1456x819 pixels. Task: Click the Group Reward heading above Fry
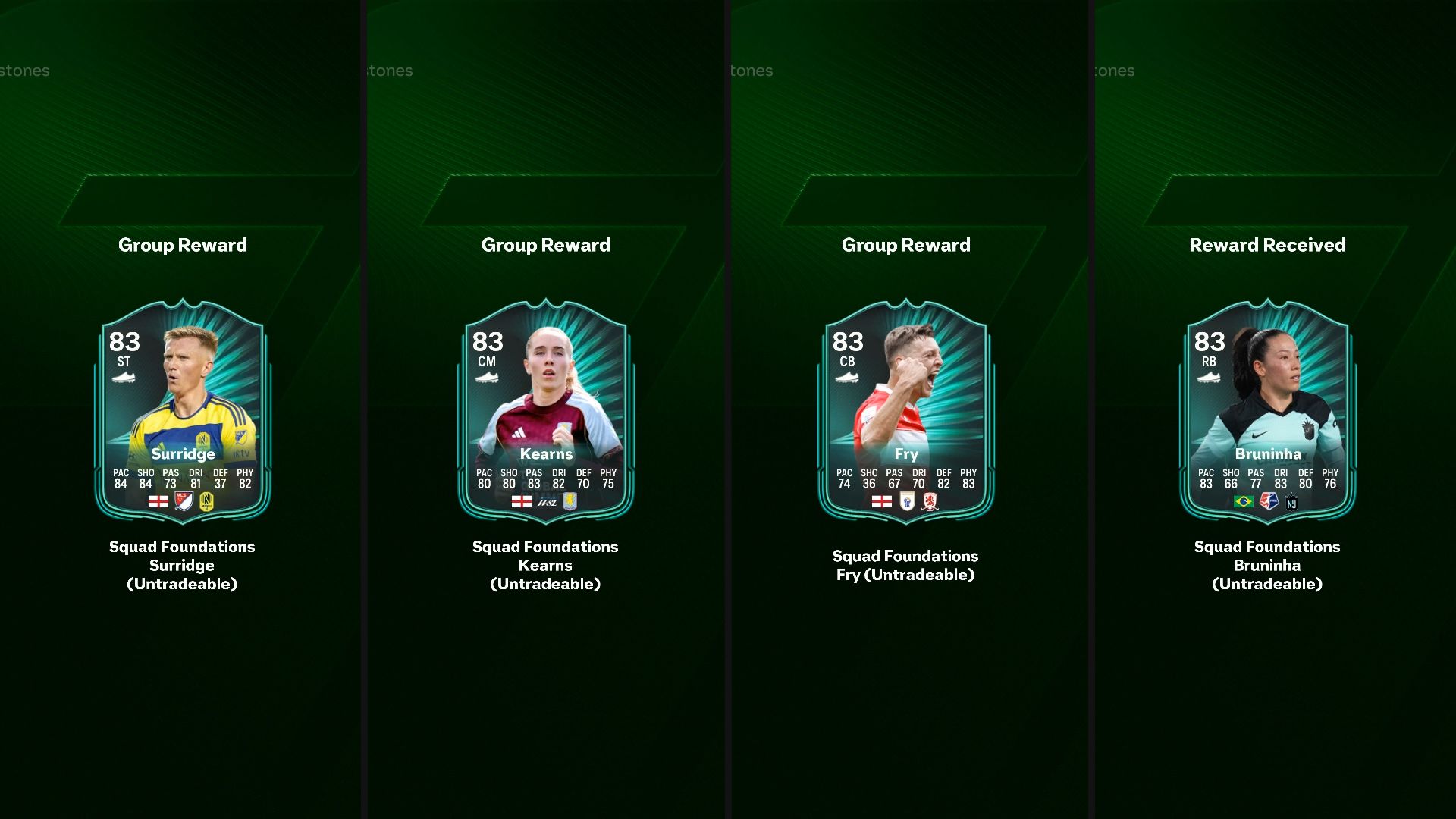pos(905,245)
